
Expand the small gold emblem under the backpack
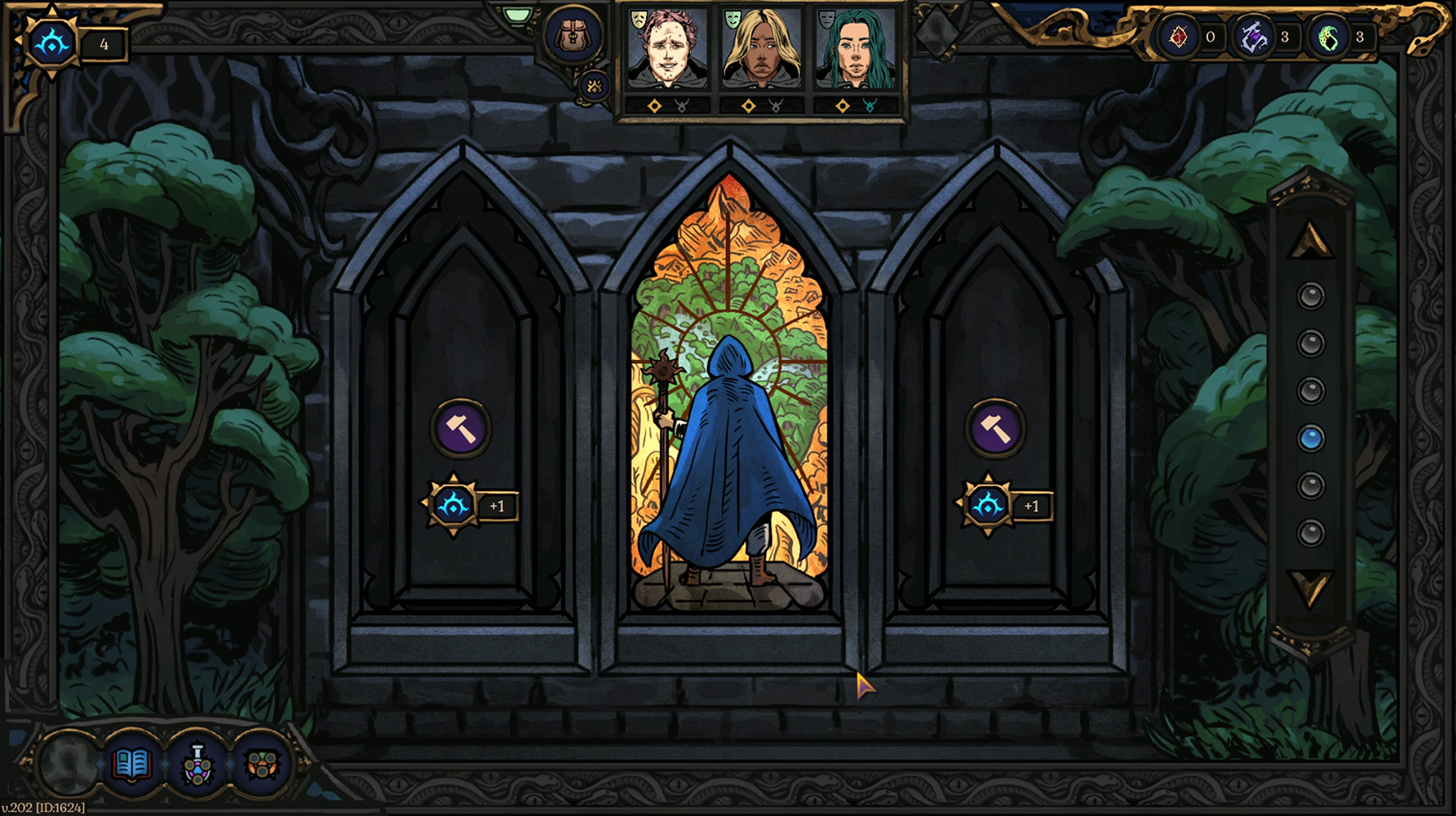[593, 85]
